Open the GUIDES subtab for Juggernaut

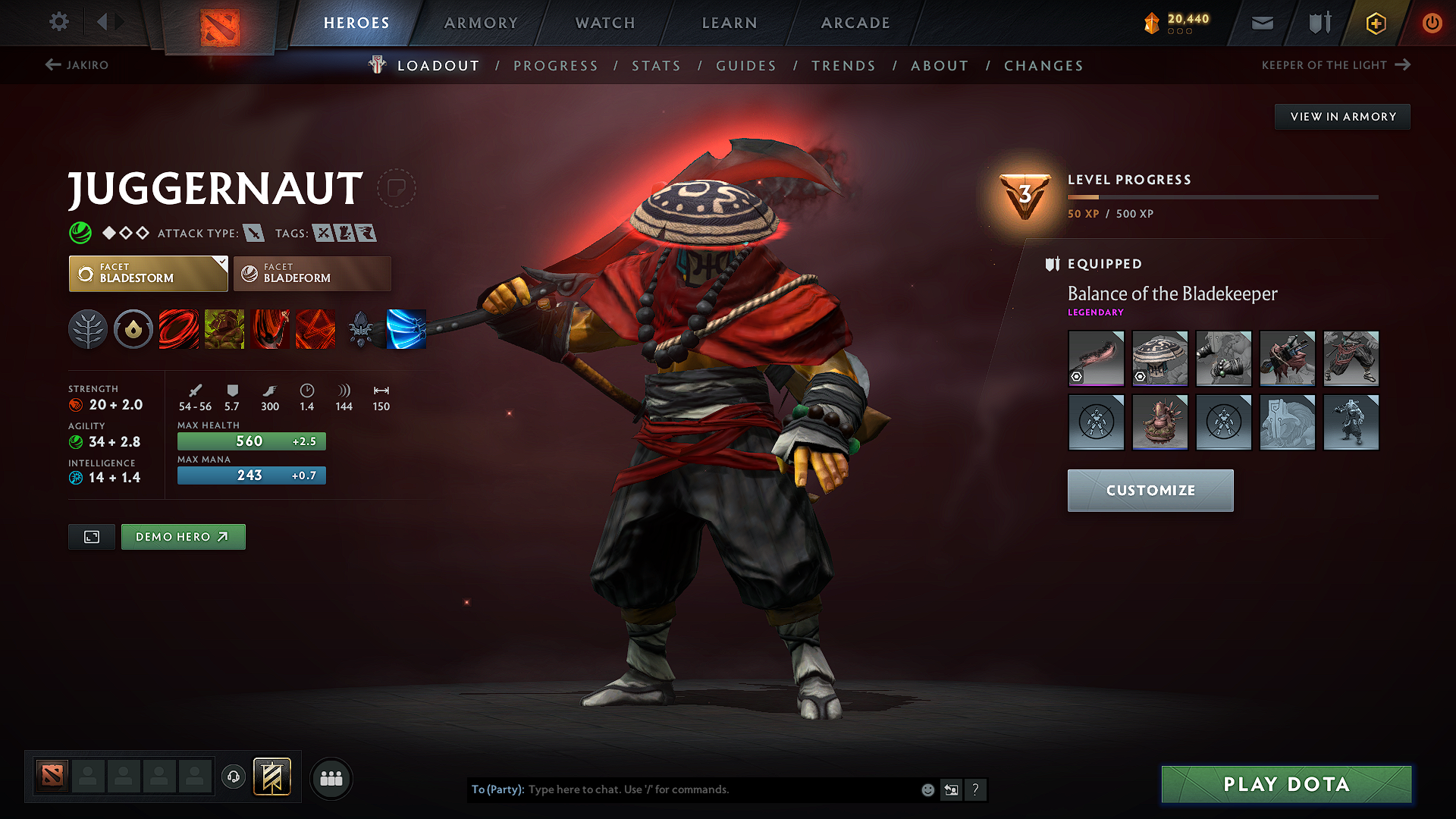click(x=745, y=66)
